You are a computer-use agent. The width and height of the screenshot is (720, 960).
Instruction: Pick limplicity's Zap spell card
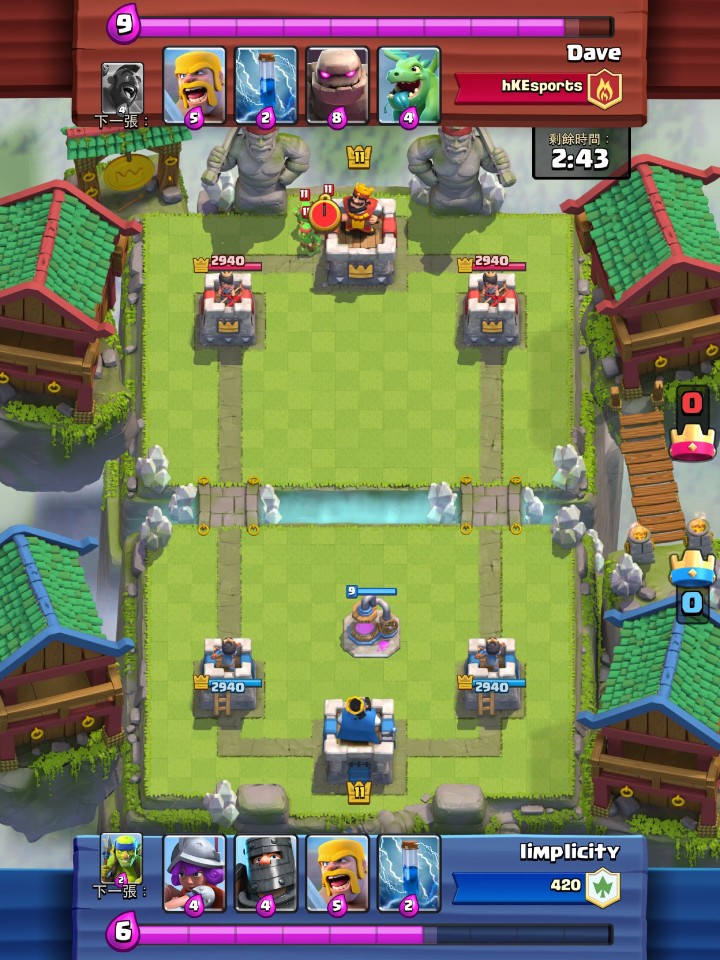[x=409, y=873]
